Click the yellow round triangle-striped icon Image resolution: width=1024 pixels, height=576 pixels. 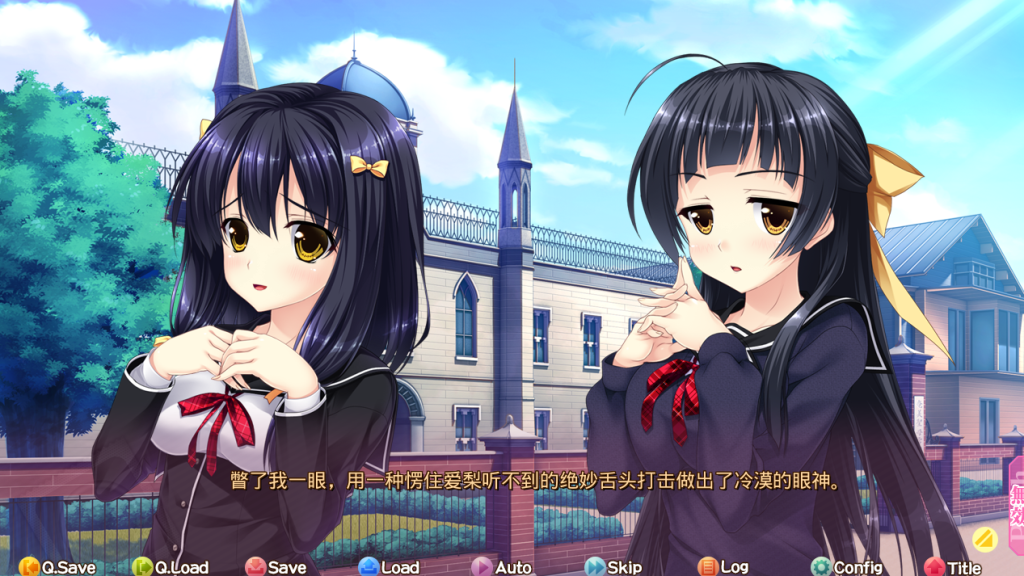(x=985, y=539)
